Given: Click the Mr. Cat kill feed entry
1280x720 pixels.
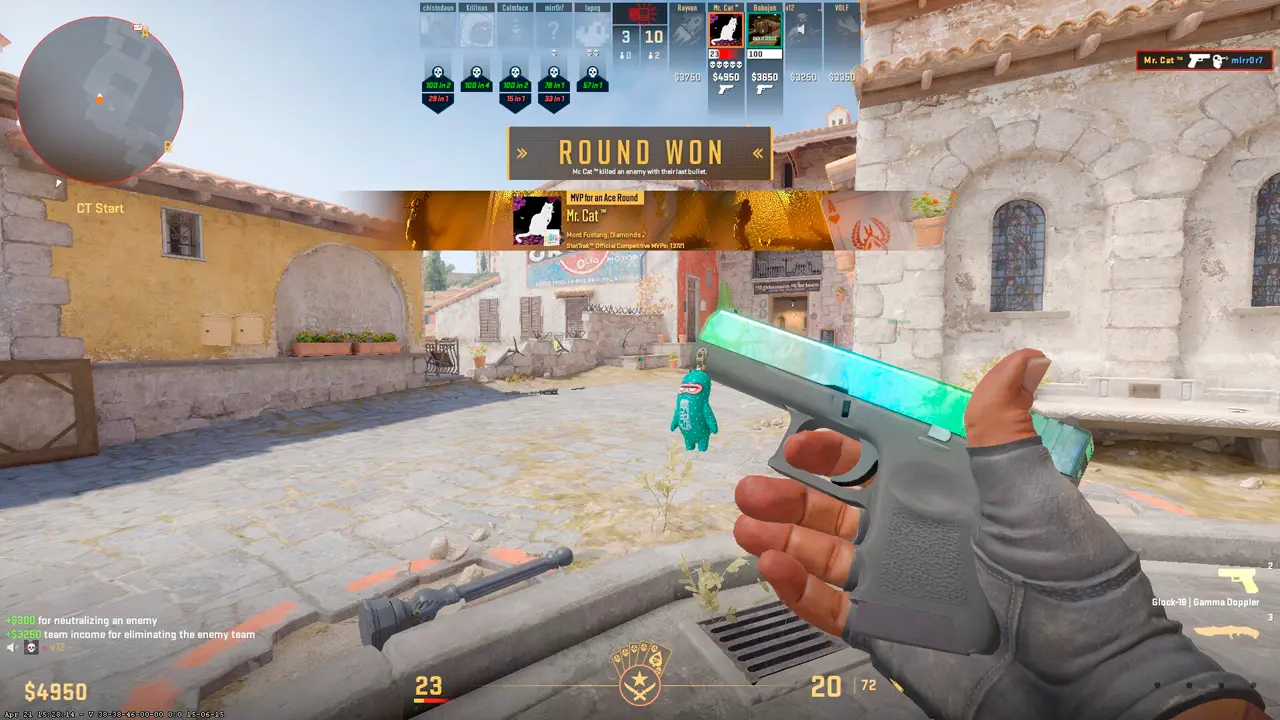Looking at the screenshot, I should click(1208, 61).
